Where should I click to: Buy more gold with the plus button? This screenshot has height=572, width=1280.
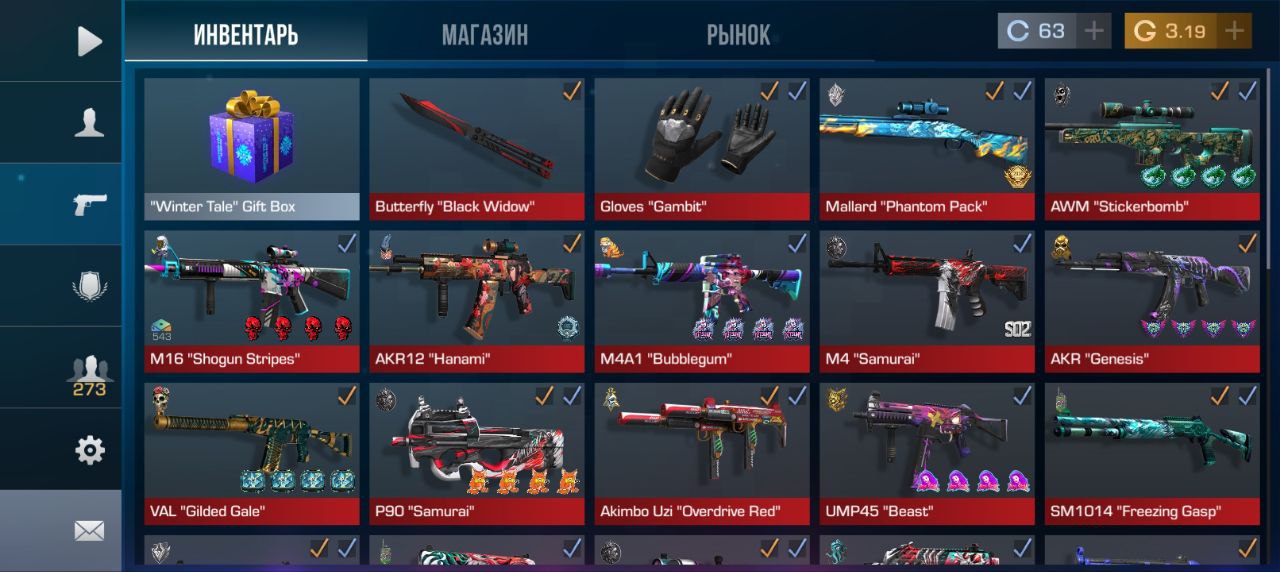[1235, 31]
